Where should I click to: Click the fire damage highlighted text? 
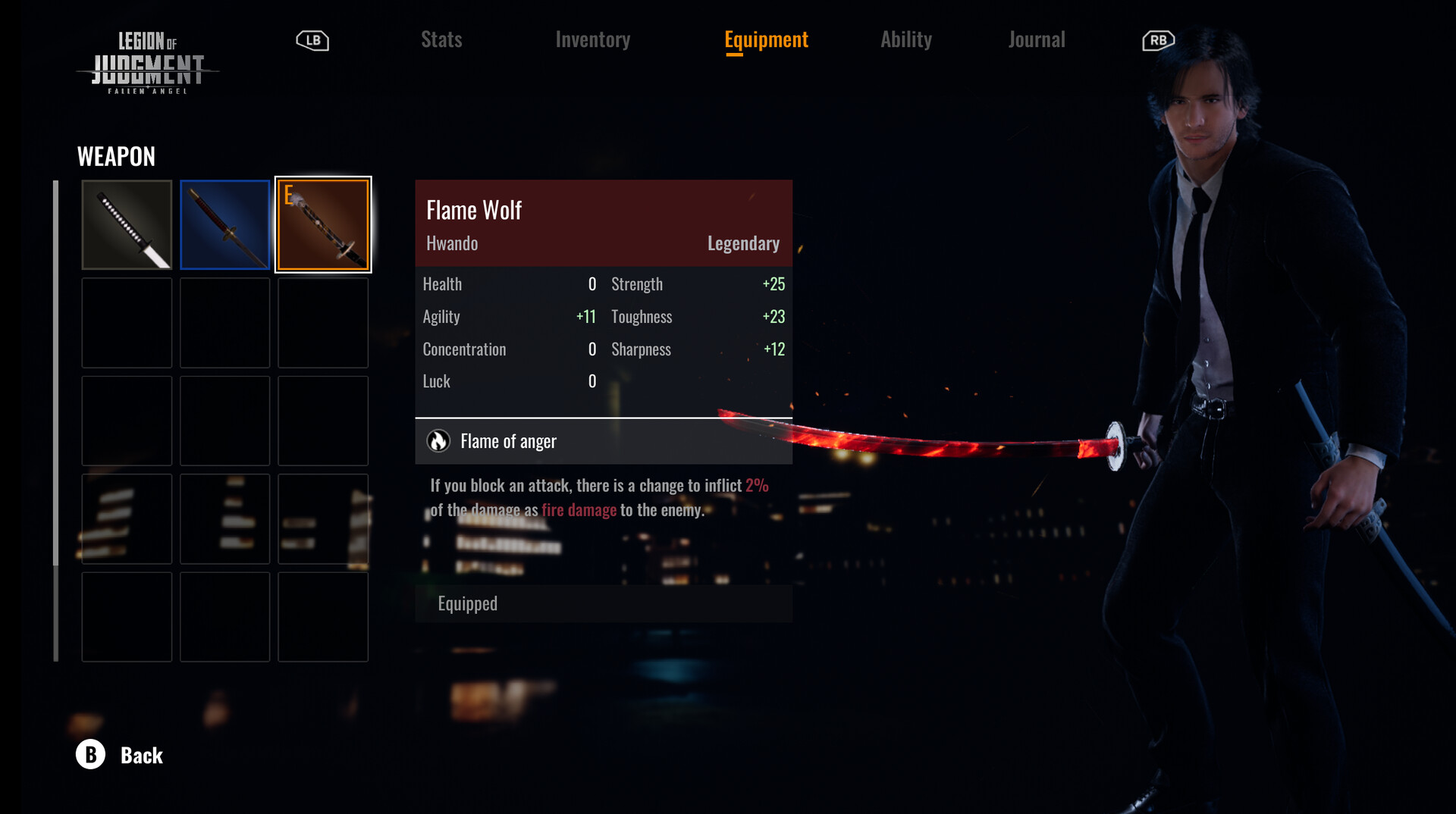[x=579, y=509]
